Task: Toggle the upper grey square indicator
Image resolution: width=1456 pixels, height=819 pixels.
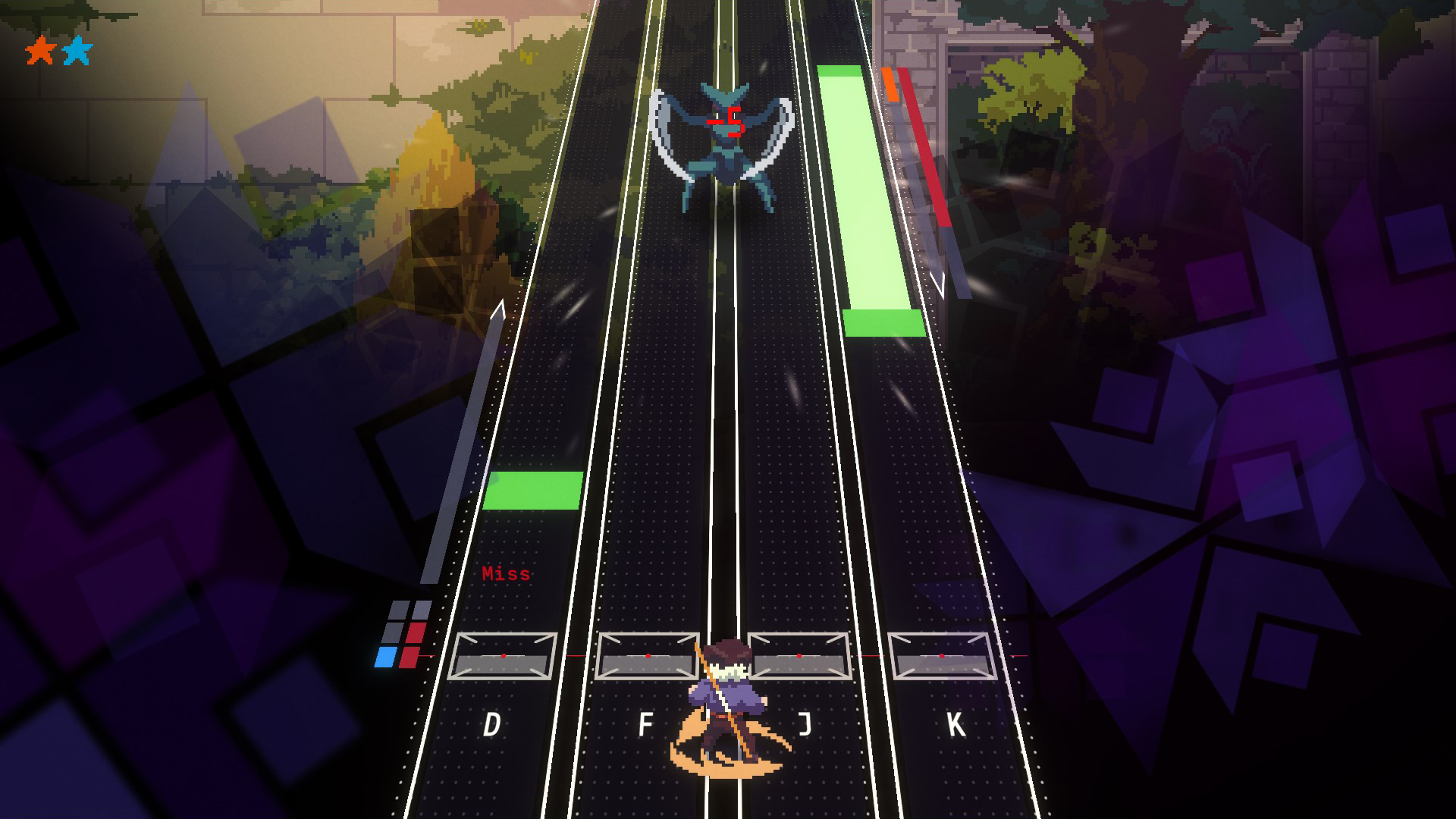Action: (x=397, y=608)
